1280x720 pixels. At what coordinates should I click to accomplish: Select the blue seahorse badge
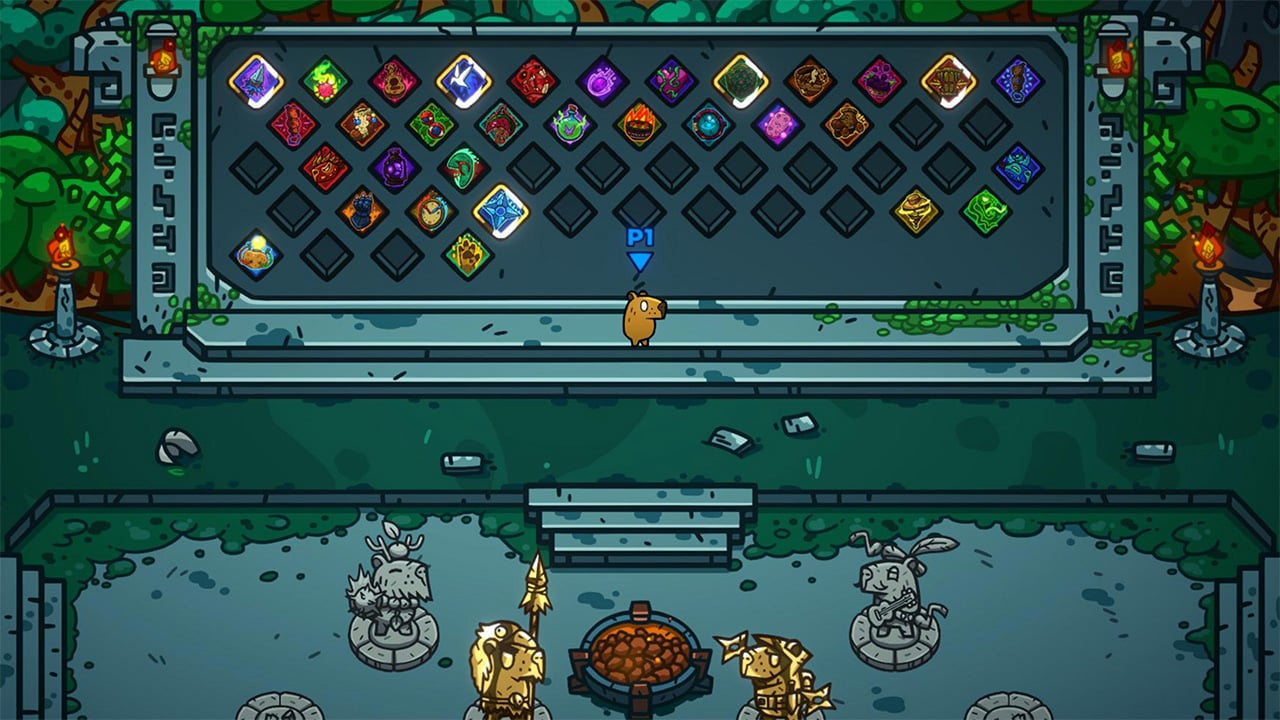tap(1015, 83)
